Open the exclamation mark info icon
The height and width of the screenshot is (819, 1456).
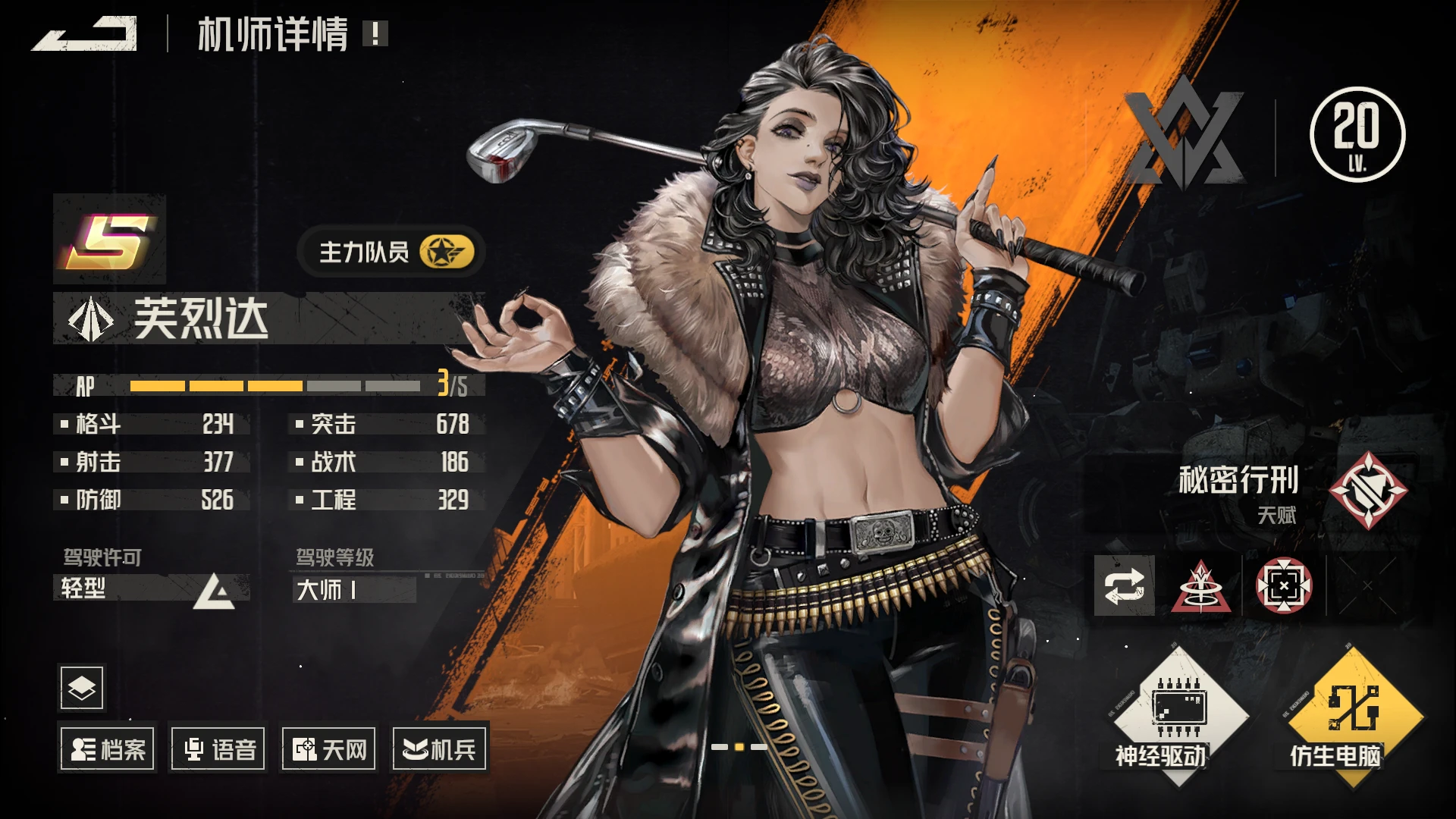(x=375, y=33)
